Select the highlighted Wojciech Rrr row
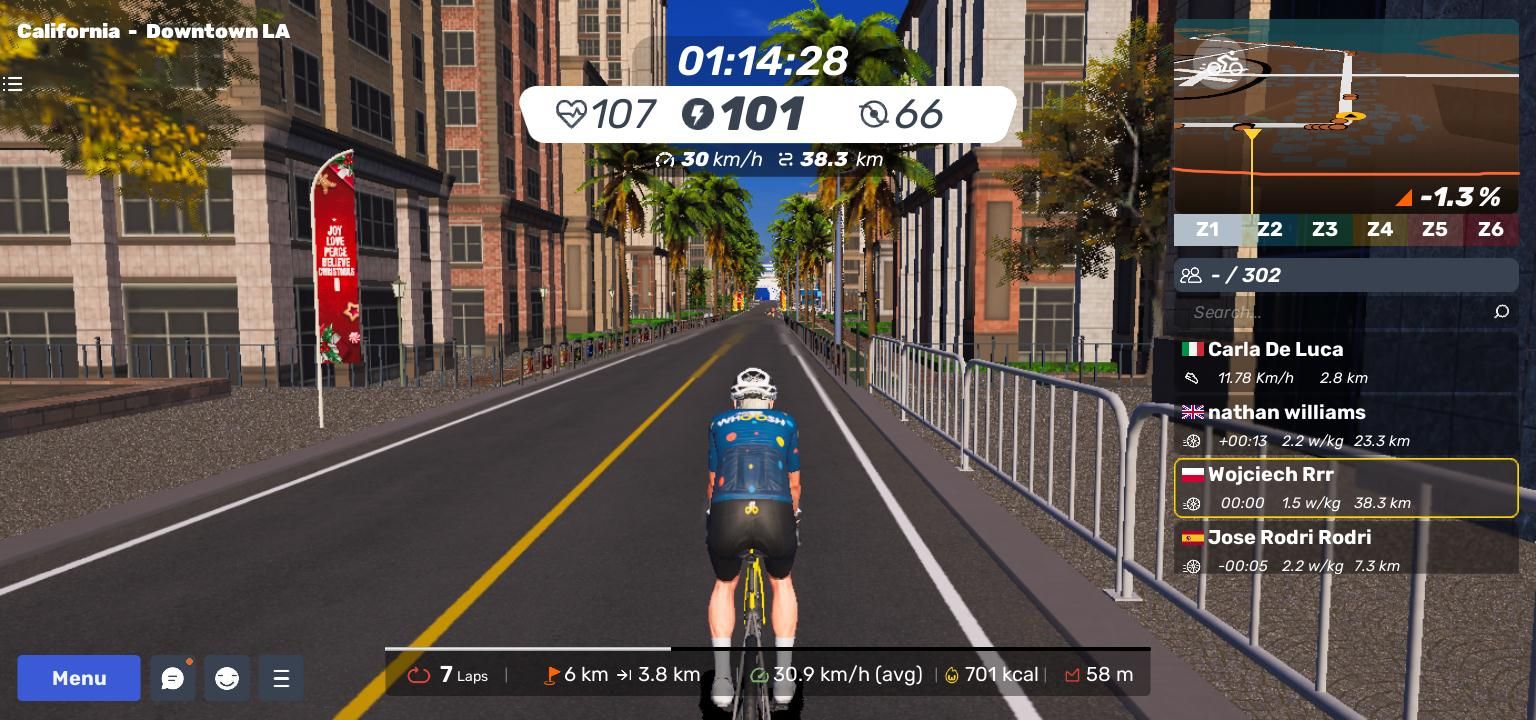Screen dimensions: 1536x720 (1345, 488)
